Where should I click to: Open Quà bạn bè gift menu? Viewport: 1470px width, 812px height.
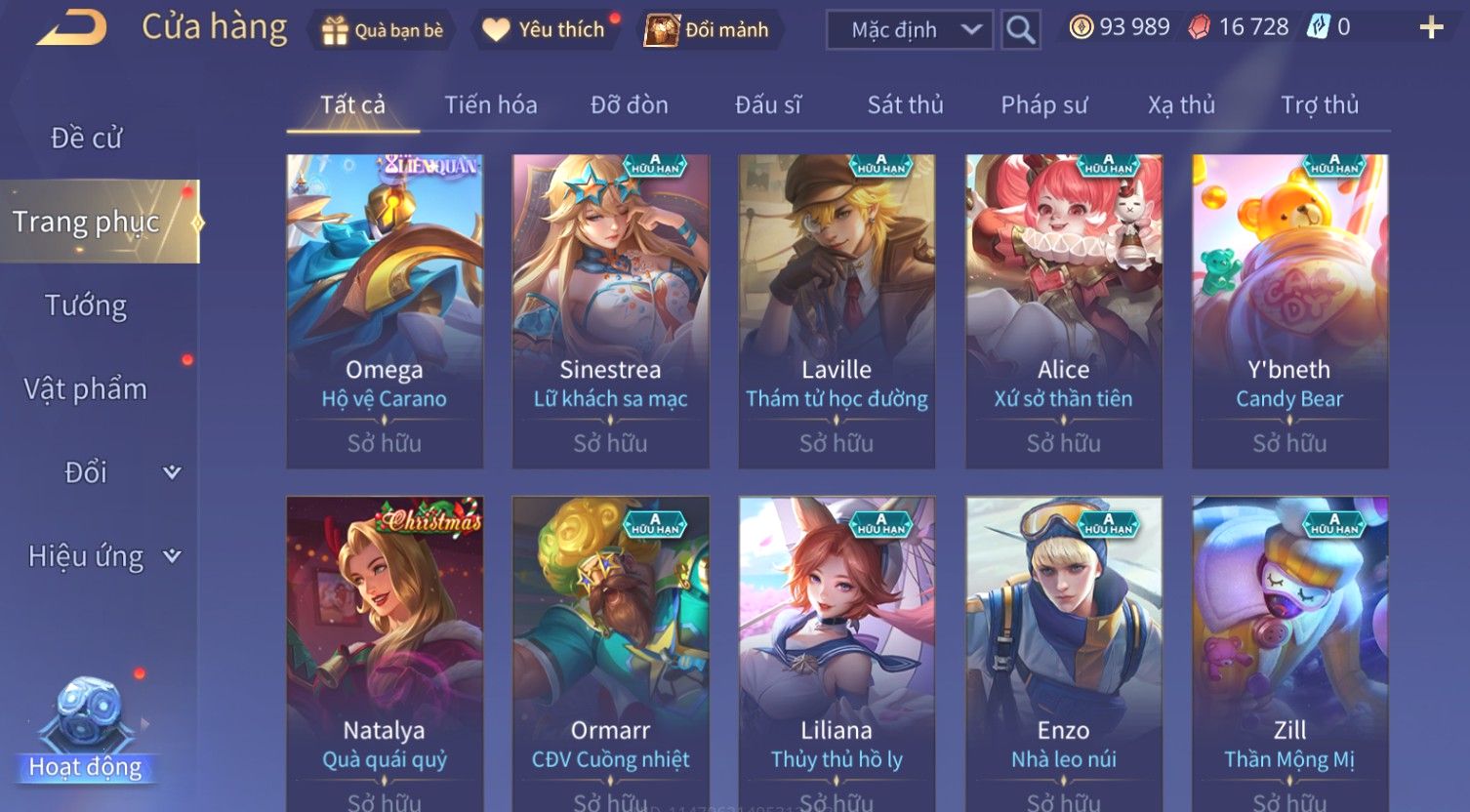383,30
